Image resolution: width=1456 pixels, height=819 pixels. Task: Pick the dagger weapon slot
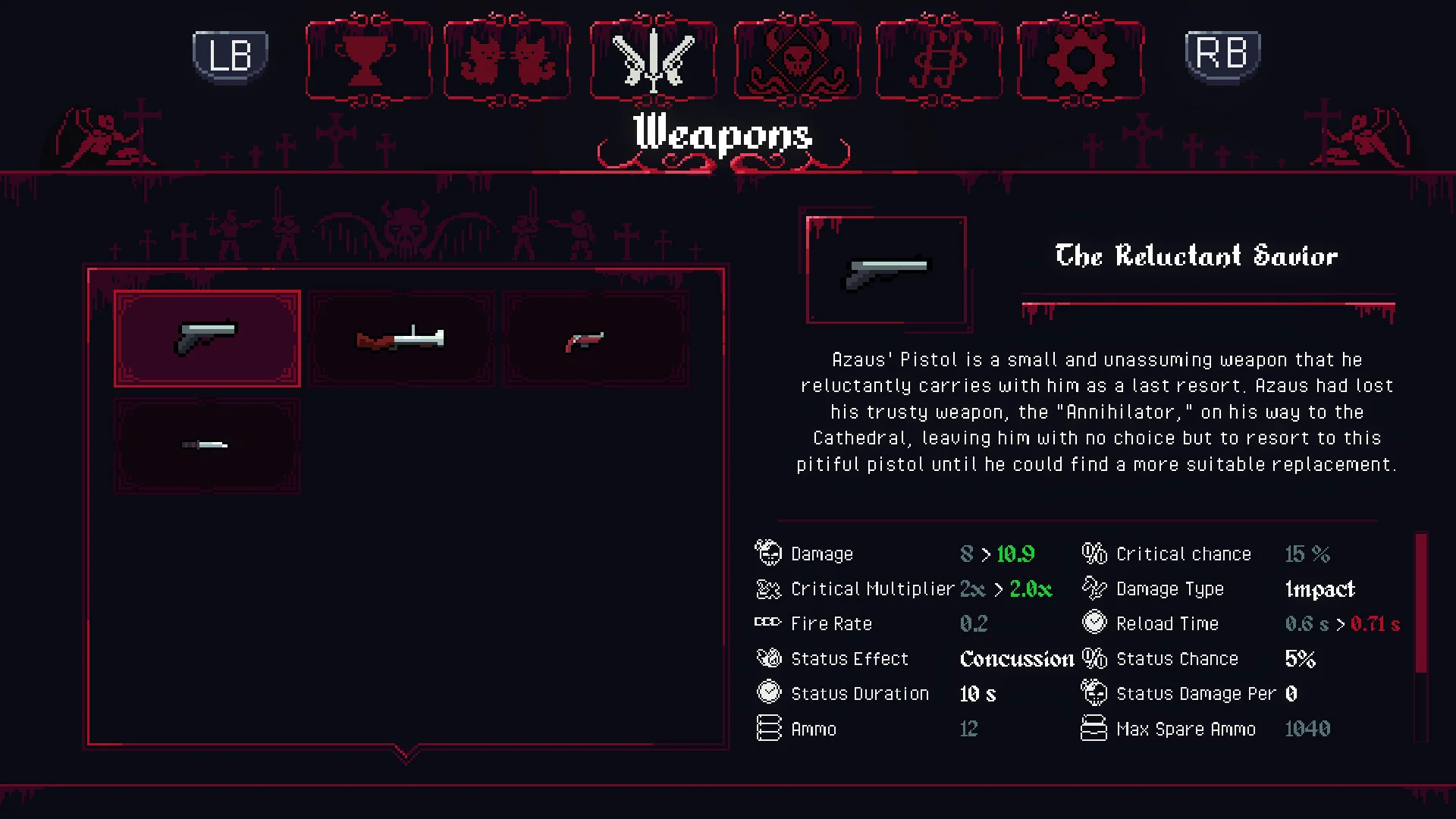pos(207,446)
